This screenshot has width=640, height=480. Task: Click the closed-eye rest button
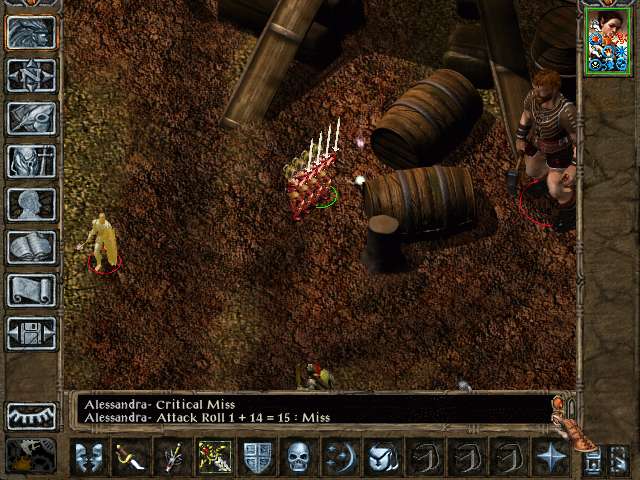[x=31, y=415]
